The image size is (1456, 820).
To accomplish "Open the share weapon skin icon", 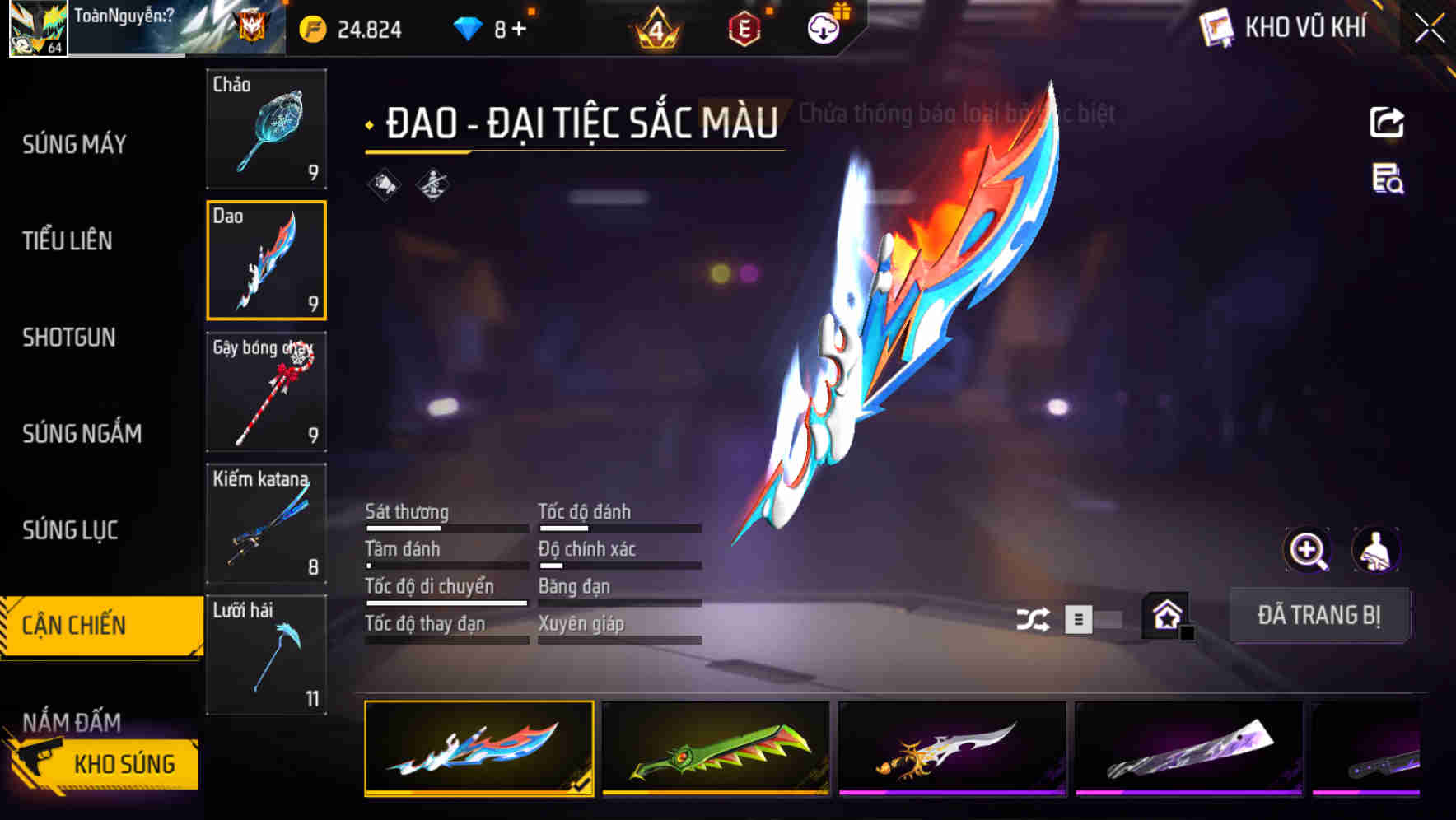I will coord(1388,122).
